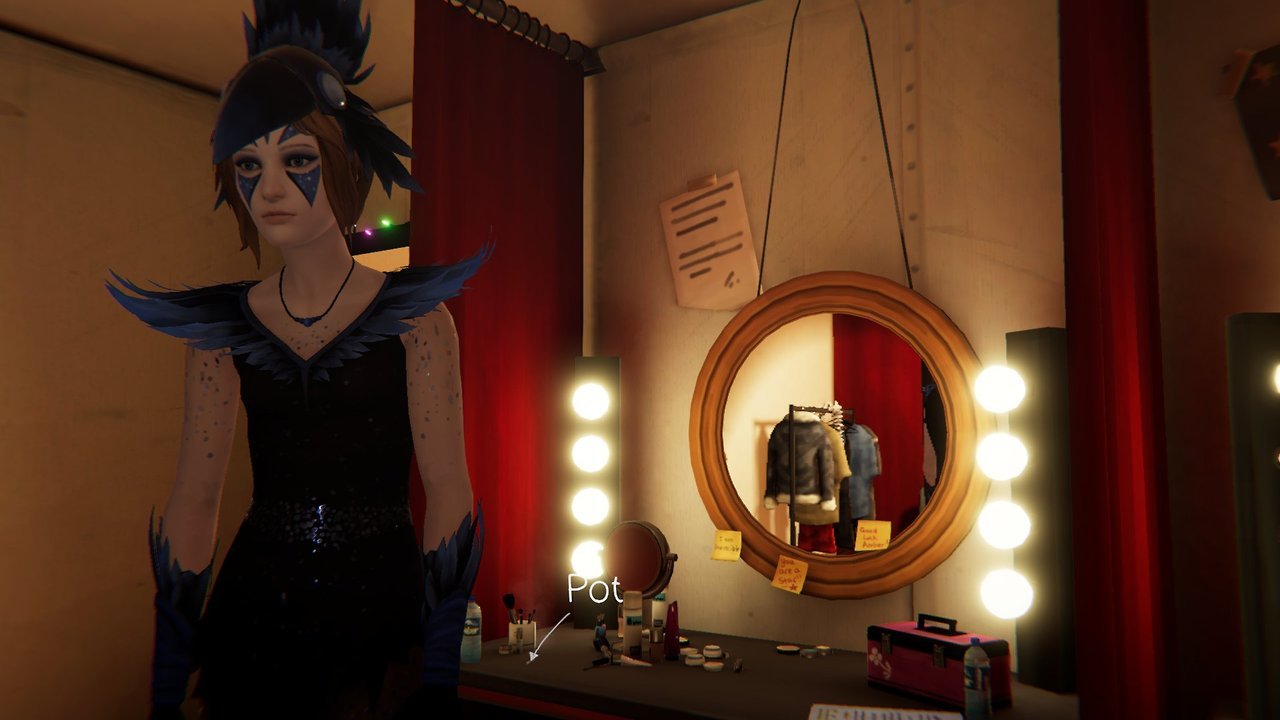
Task: Select the Pot interaction label
Action: [594, 590]
